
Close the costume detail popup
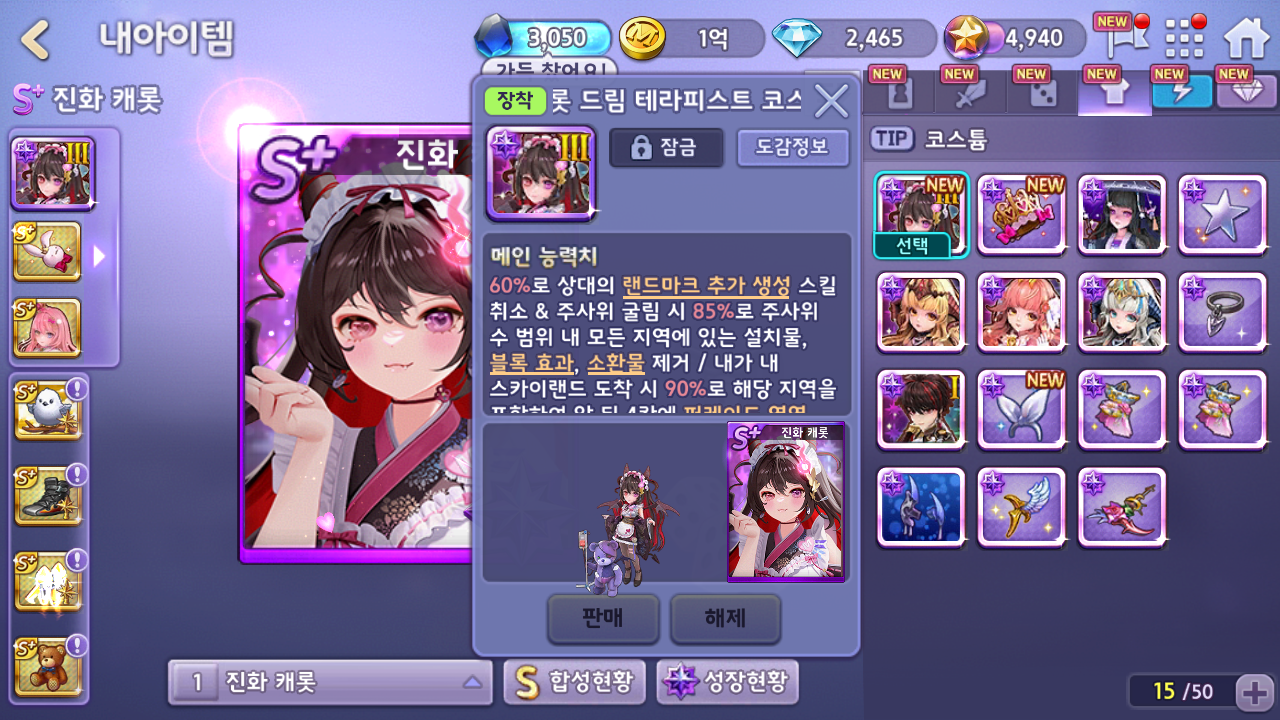[x=831, y=100]
